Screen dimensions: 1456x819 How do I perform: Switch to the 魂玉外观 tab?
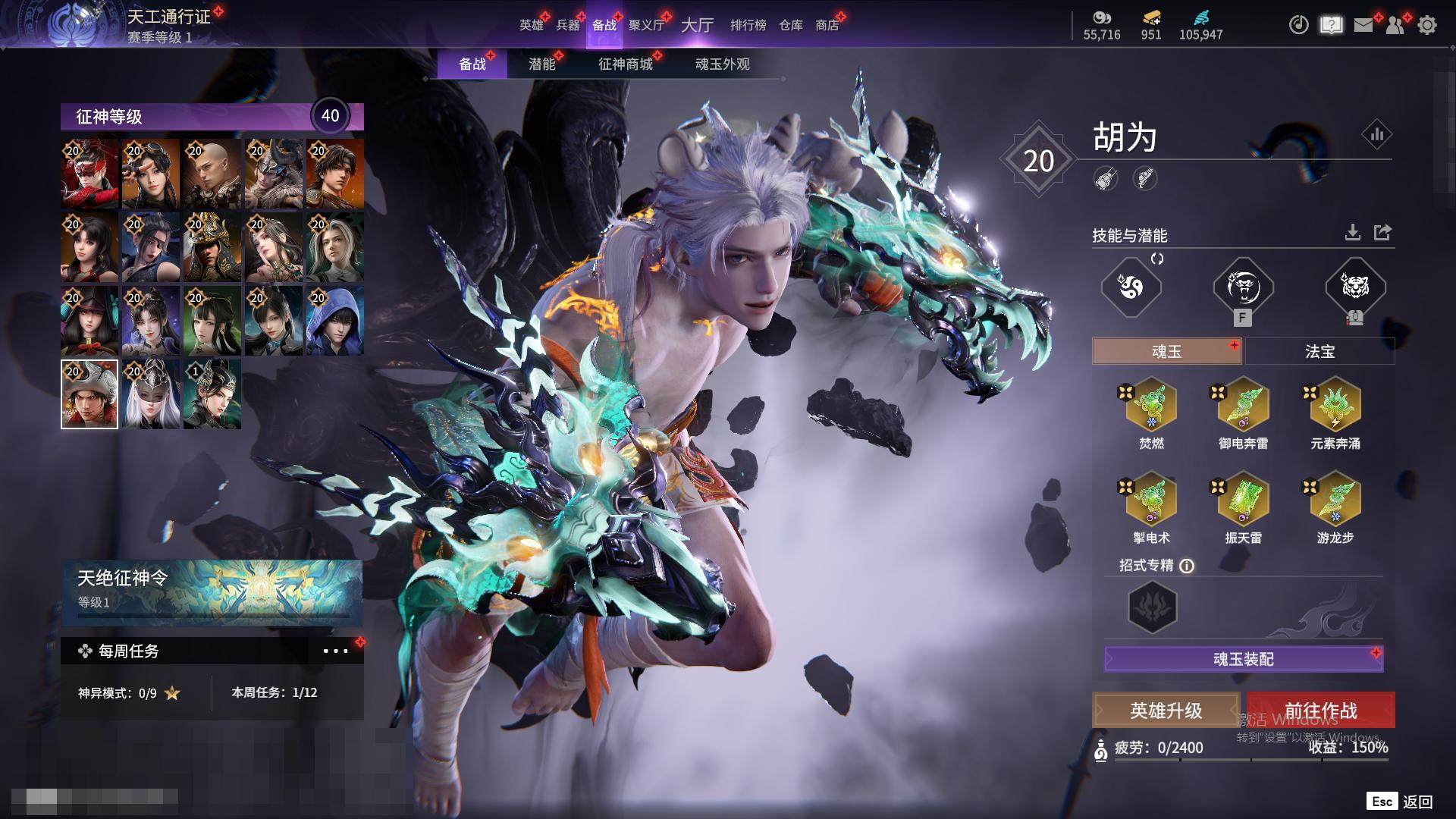pos(722,64)
